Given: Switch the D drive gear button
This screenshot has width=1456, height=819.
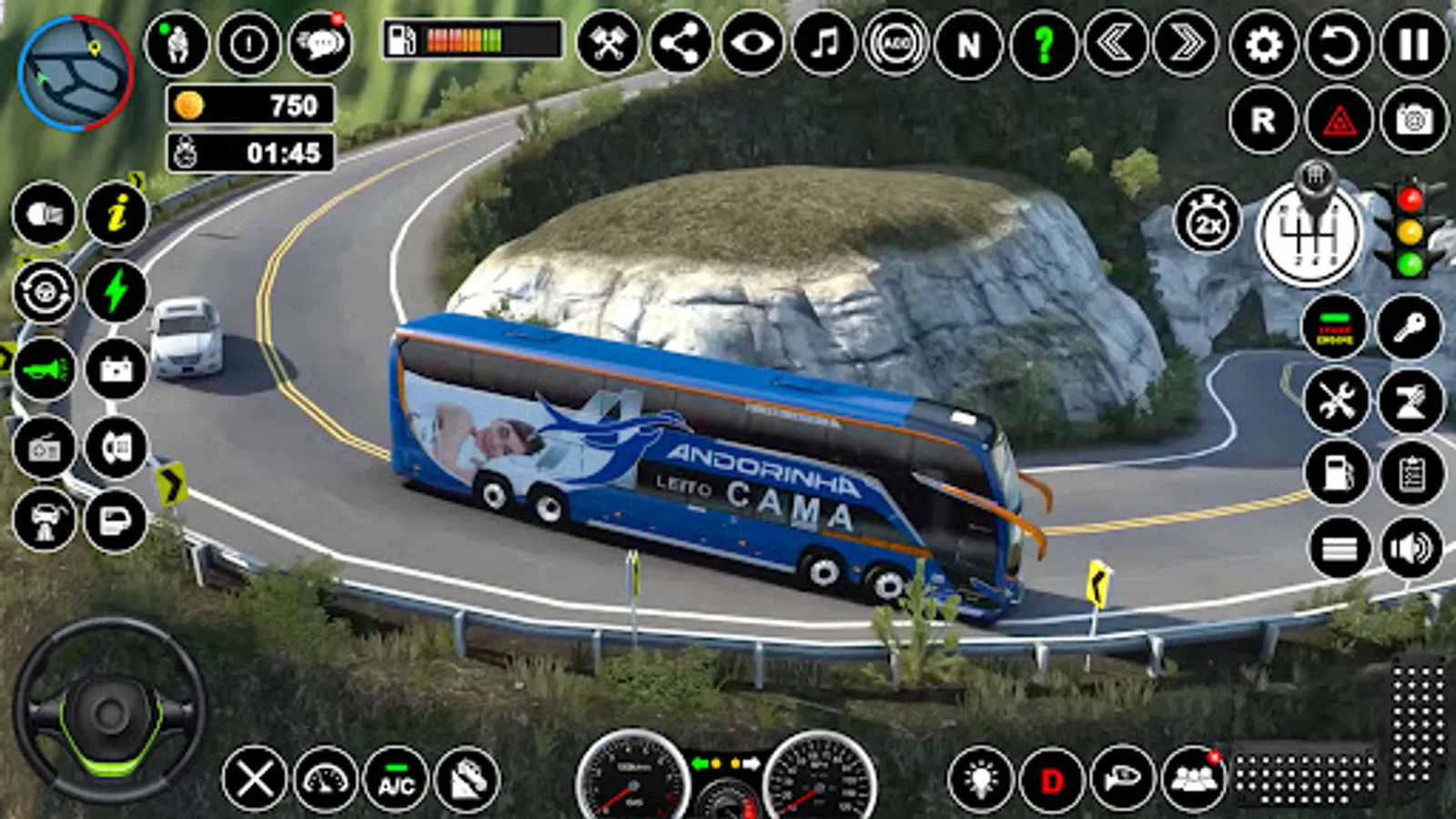Looking at the screenshot, I should 1052,780.
